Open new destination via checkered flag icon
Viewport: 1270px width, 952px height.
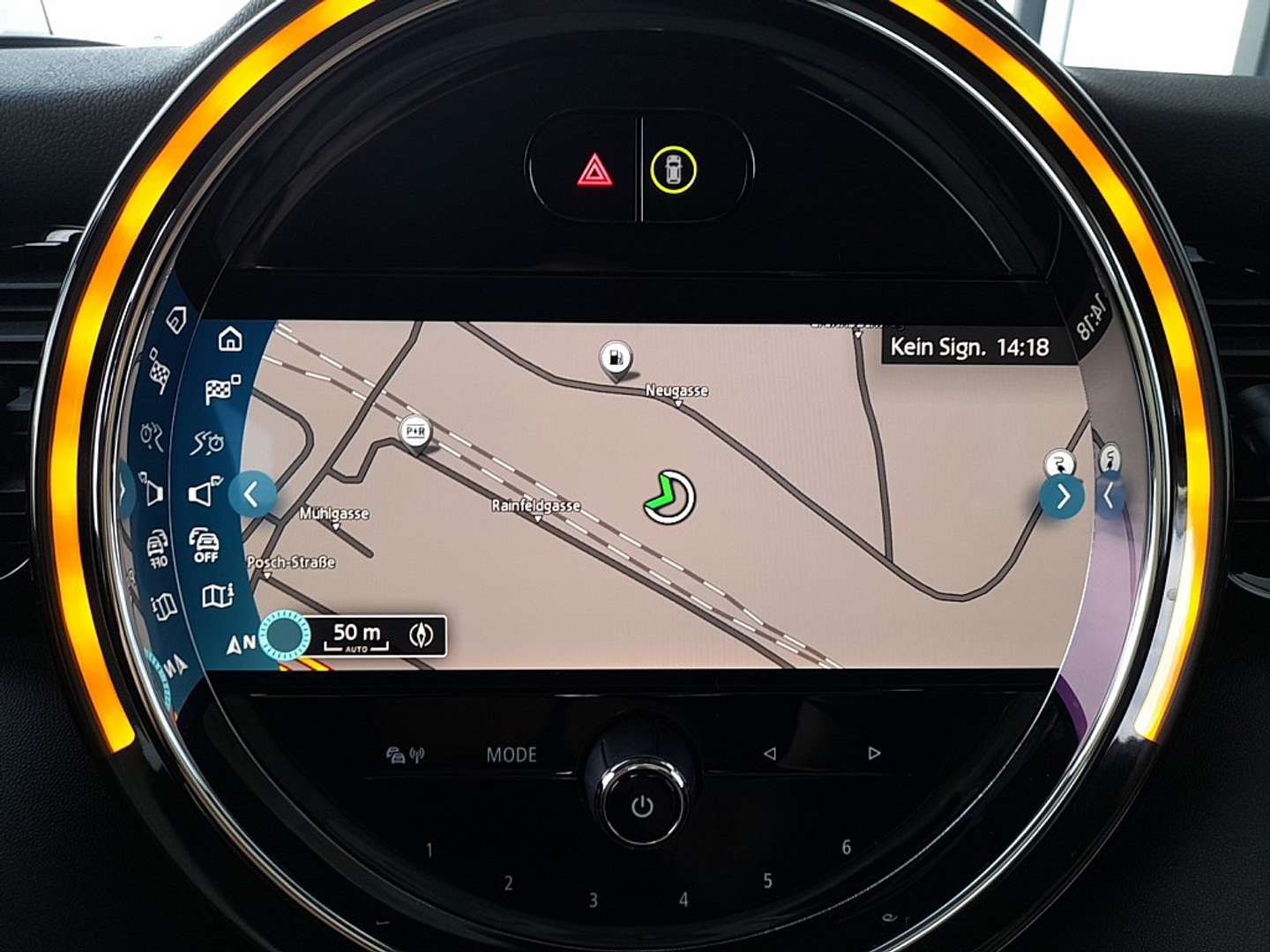point(218,389)
